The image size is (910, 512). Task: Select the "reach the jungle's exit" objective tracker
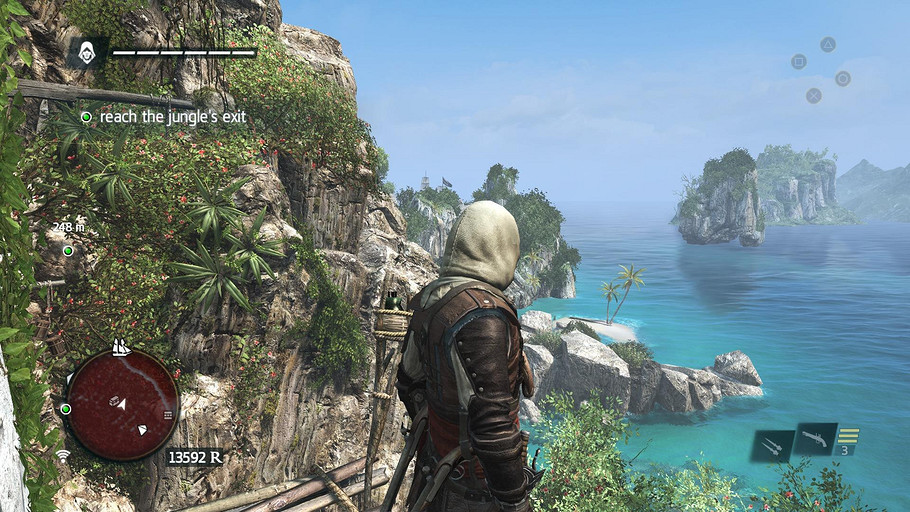pos(164,117)
